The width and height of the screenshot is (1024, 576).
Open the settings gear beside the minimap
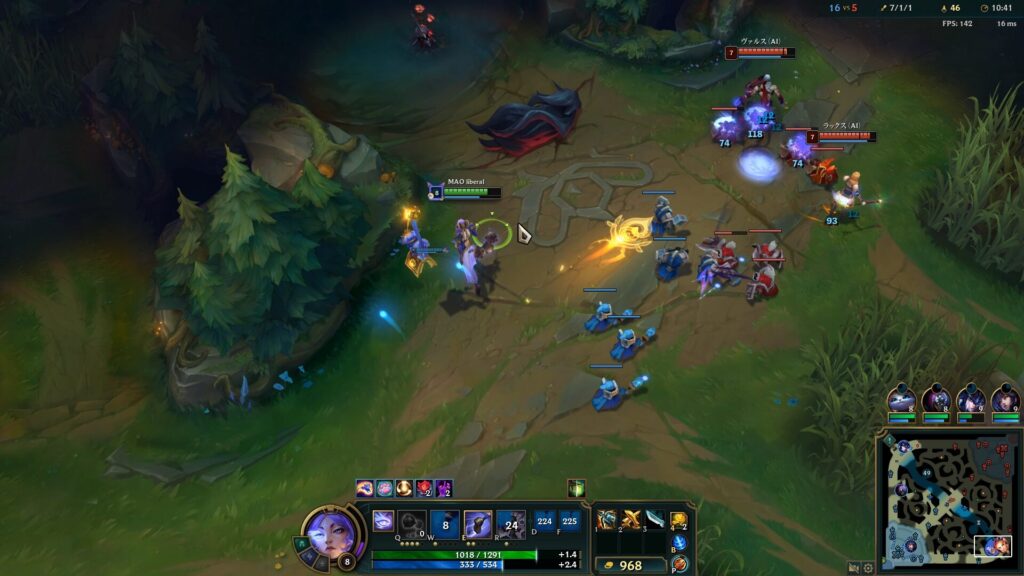(x=868, y=567)
